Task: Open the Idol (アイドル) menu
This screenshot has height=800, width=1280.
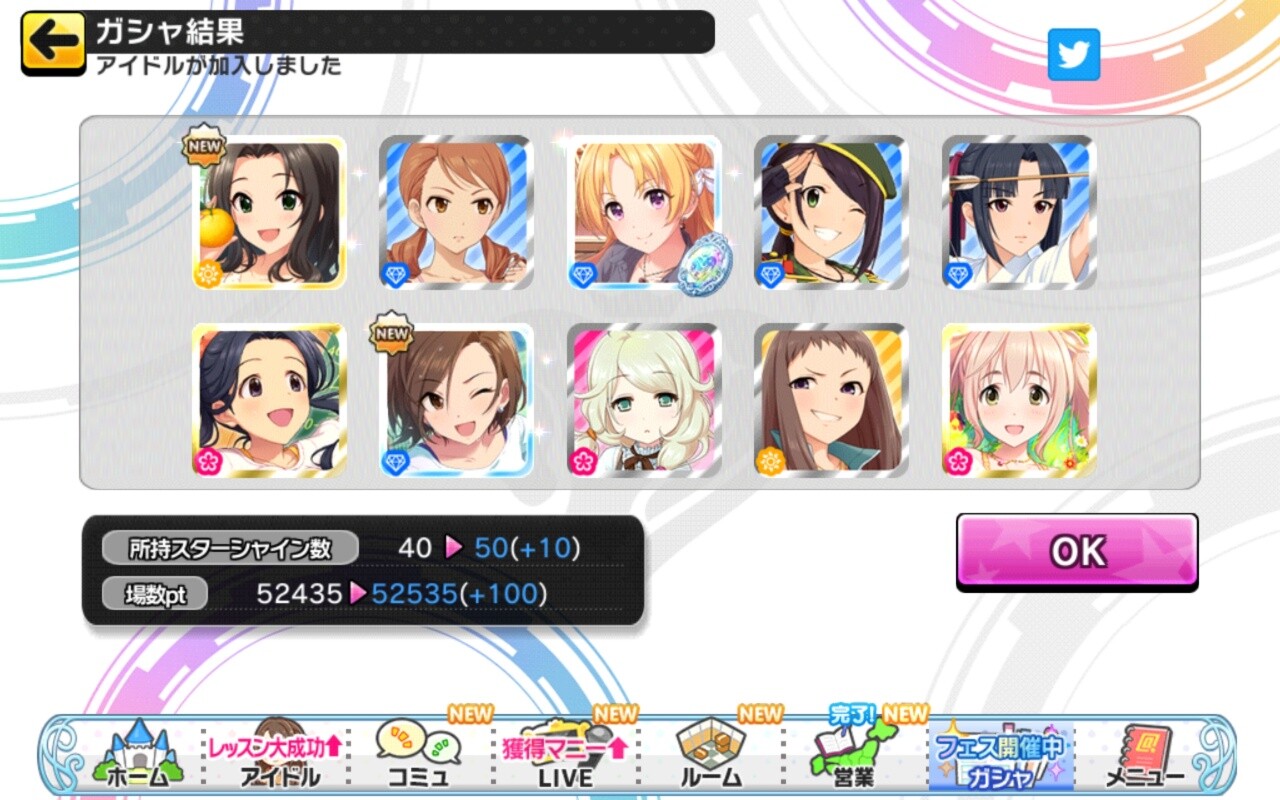Action: coord(278,755)
